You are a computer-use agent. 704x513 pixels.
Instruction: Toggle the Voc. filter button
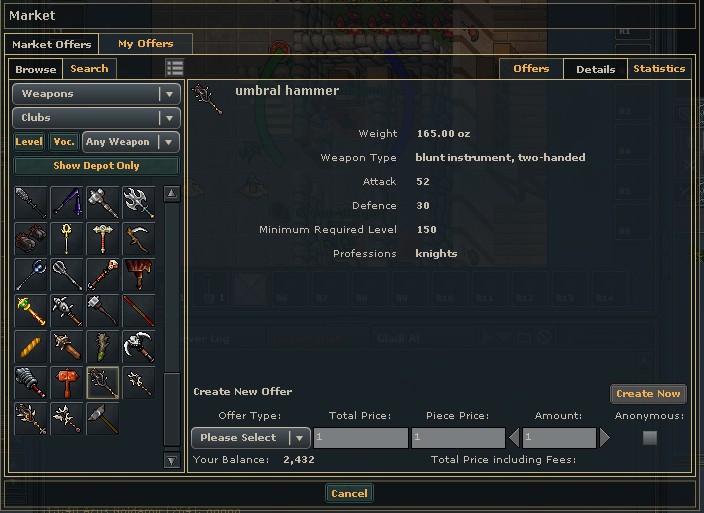tap(64, 142)
